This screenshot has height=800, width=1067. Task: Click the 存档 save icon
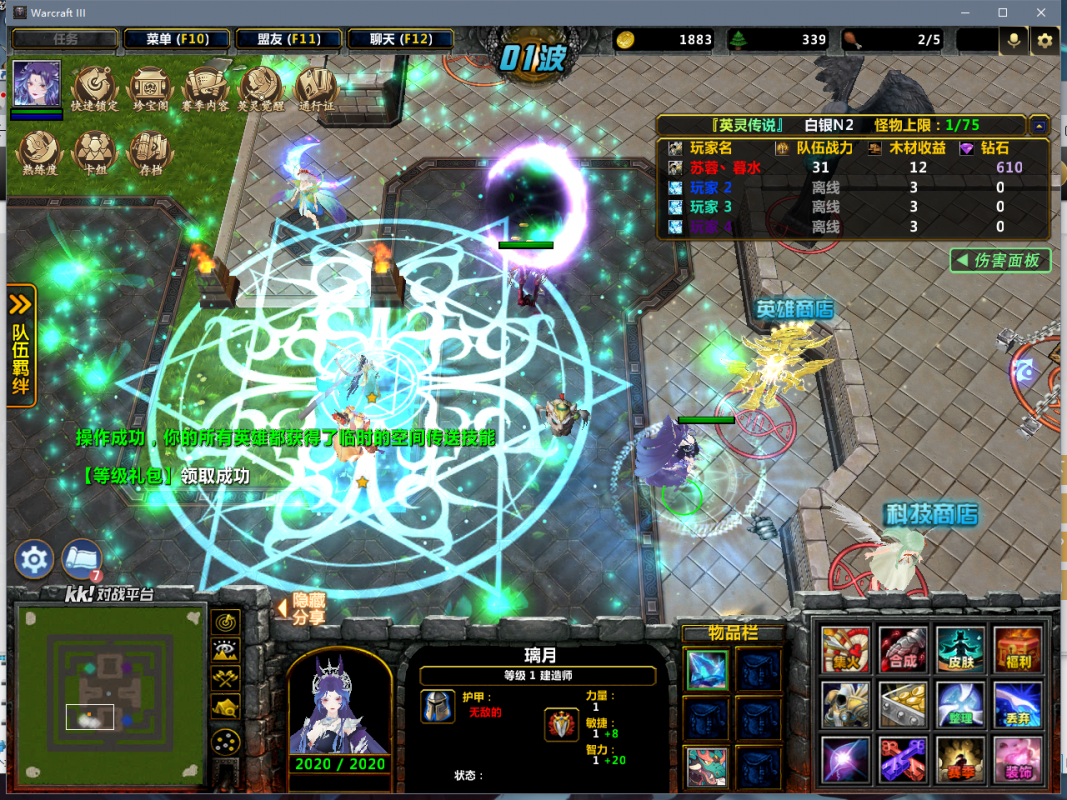[x=151, y=151]
